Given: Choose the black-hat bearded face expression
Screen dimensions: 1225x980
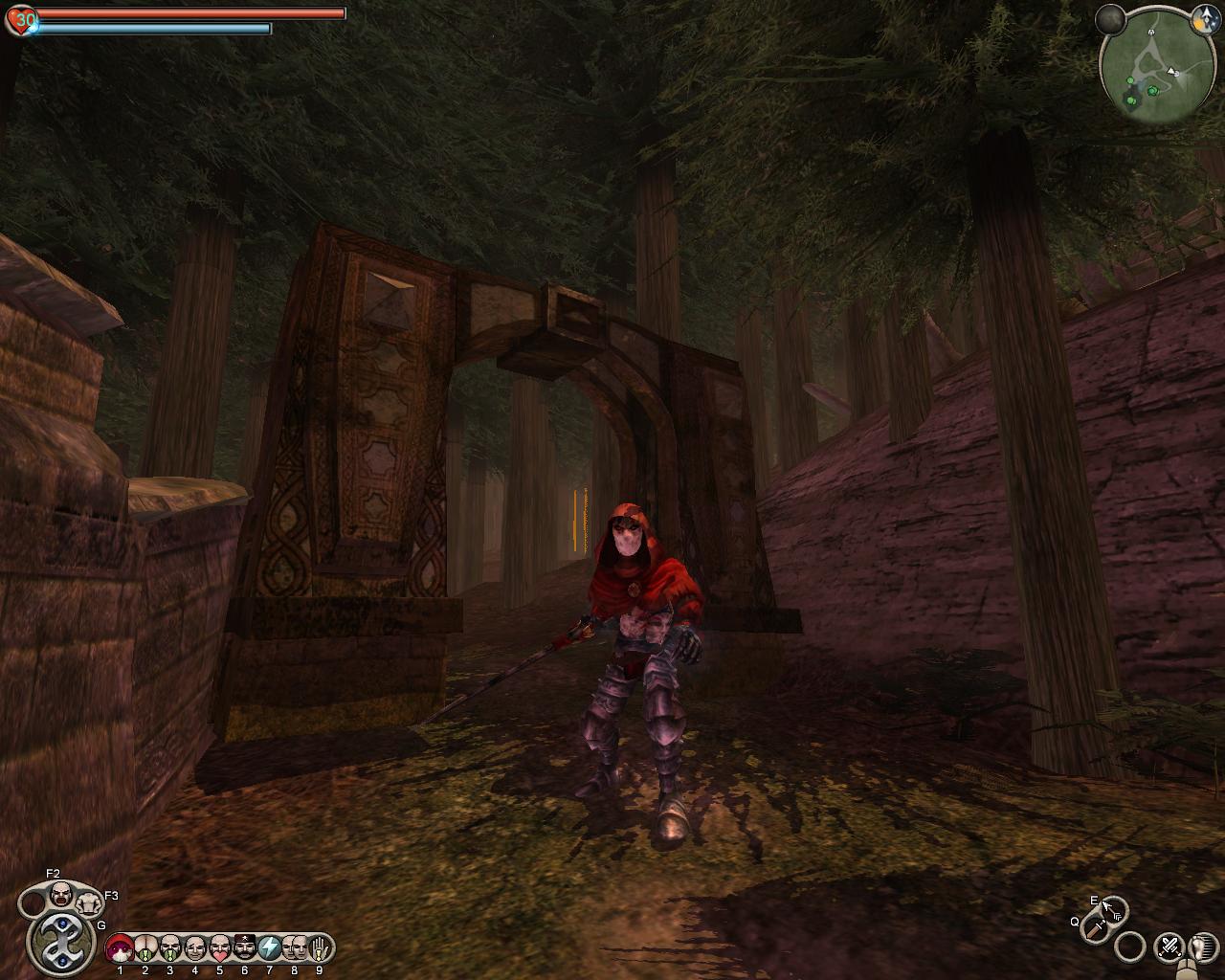Looking at the screenshot, I should (x=245, y=947).
